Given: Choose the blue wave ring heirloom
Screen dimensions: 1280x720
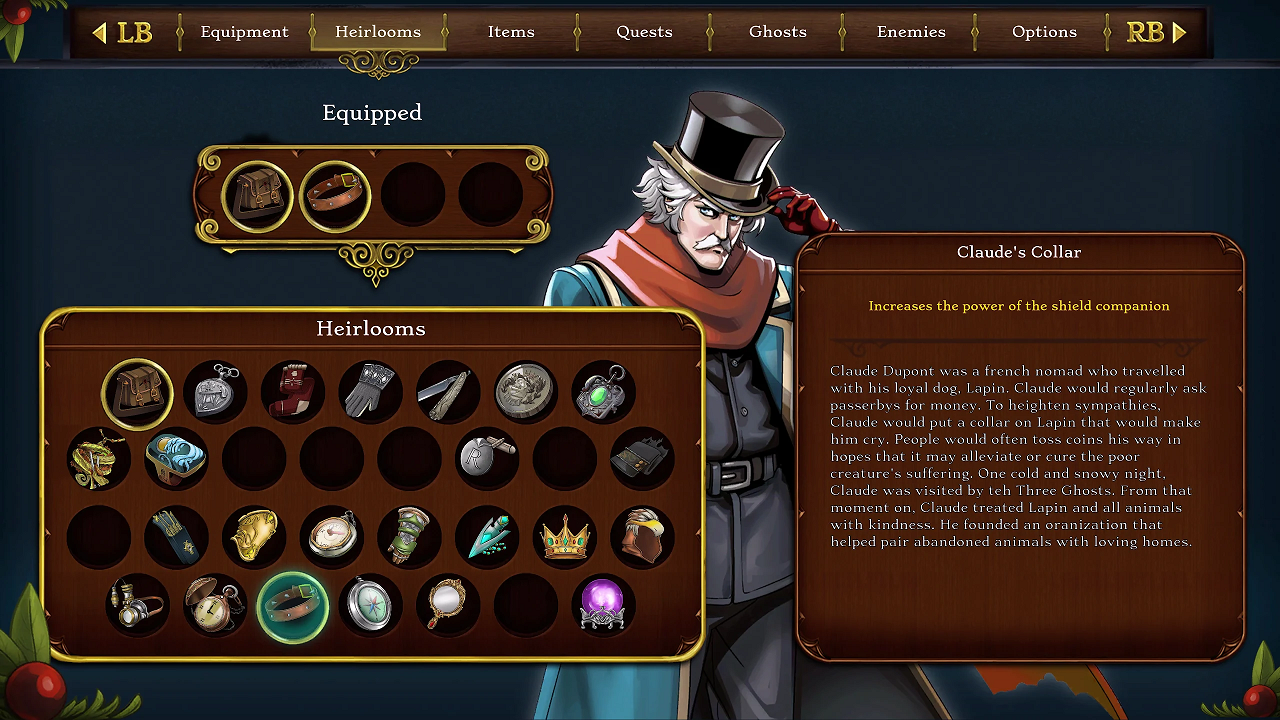Looking at the screenshot, I should [176, 459].
